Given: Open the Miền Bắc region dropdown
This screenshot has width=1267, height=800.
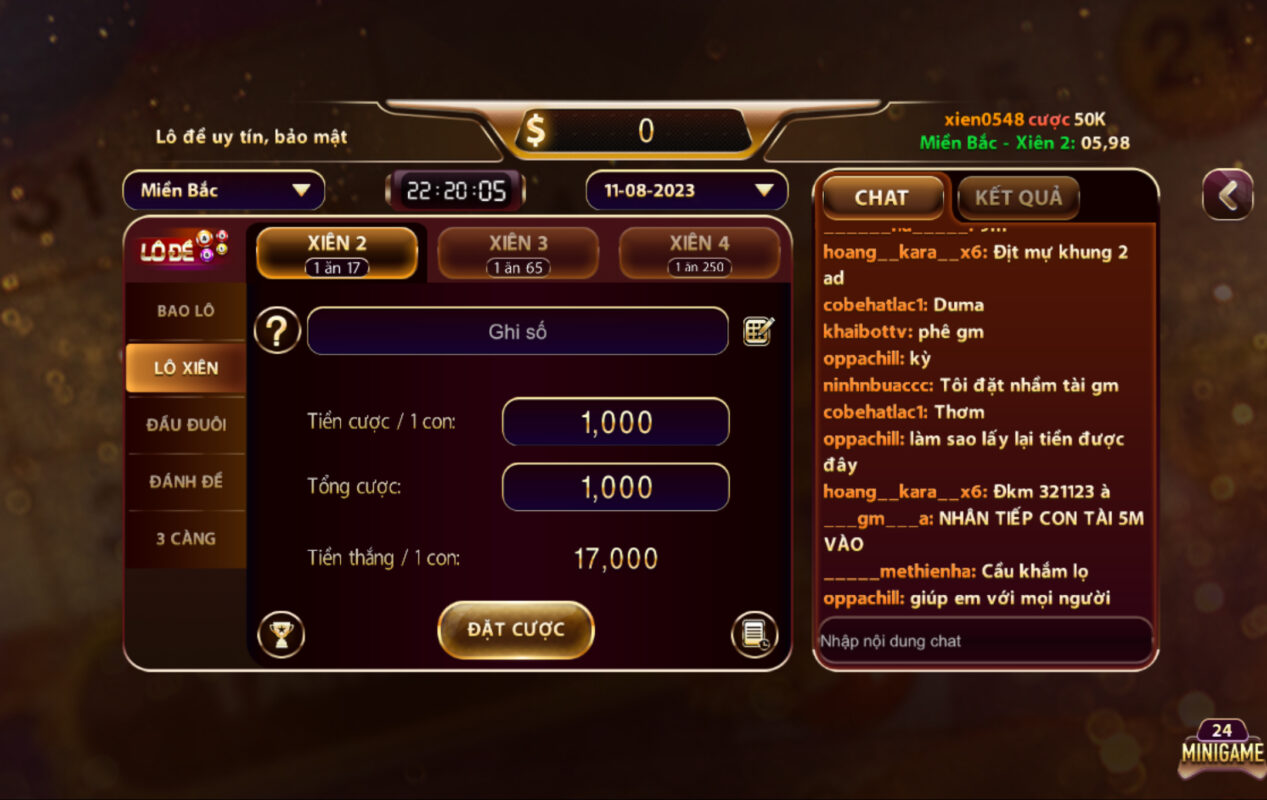Looking at the screenshot, I should (x=224, y=190).
